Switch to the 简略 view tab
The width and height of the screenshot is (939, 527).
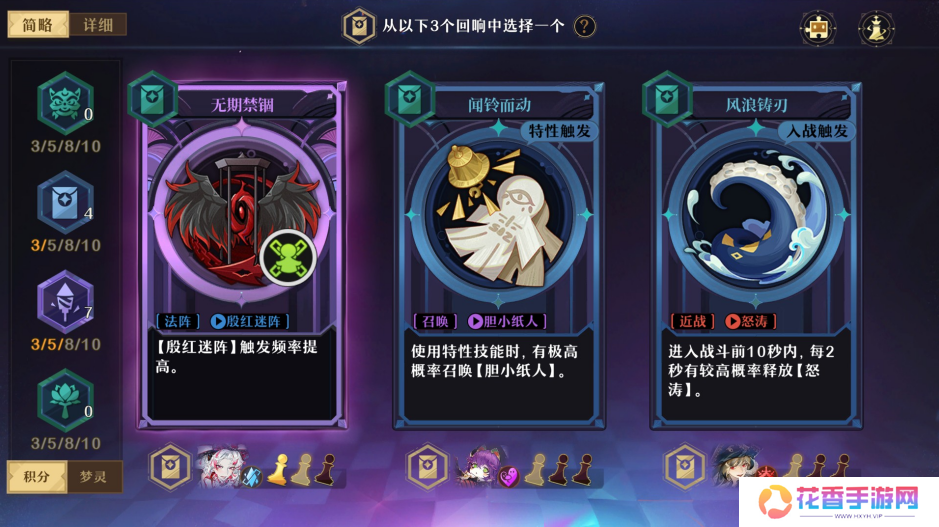click(x=38, y=25)
